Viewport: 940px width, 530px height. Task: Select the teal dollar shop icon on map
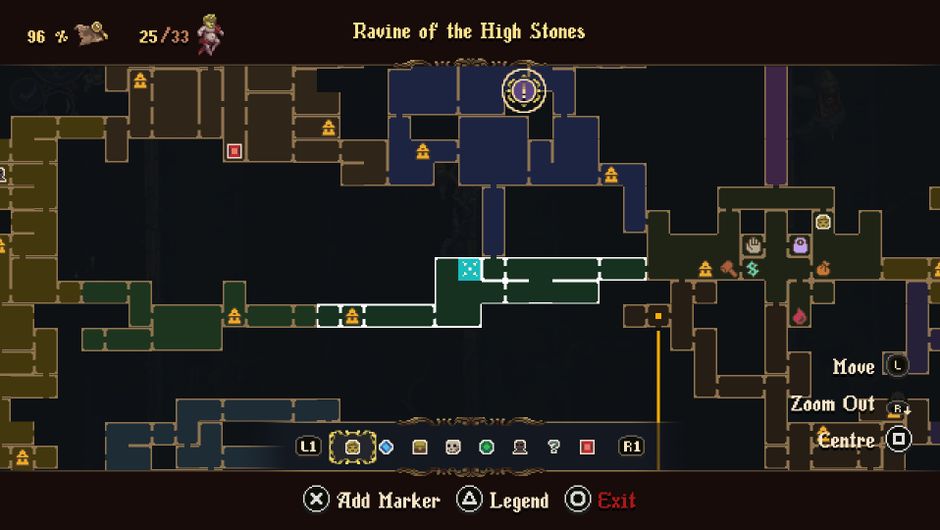pyautogui.click(x=752, y=269)
